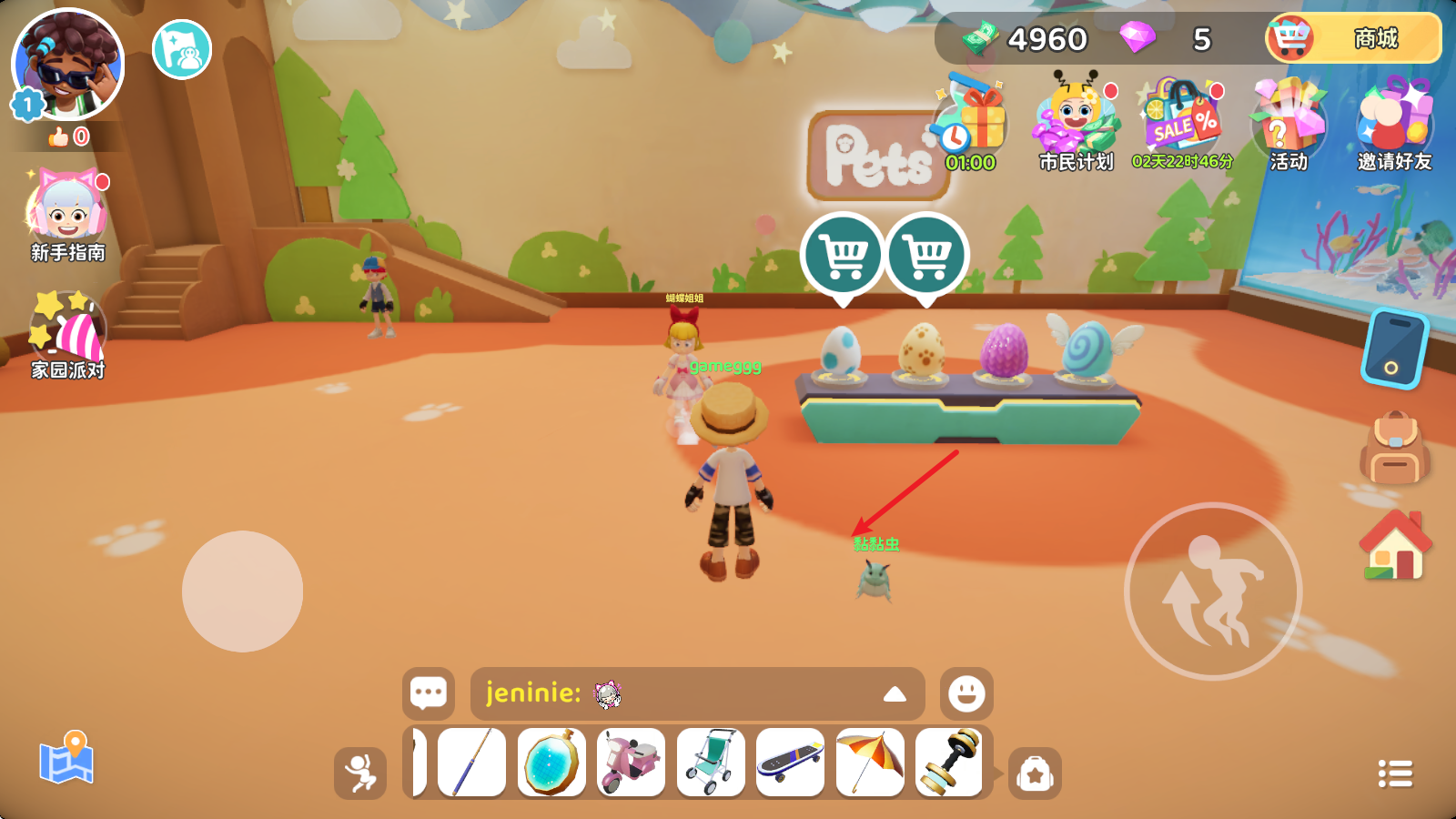Tap the jump action button
This screenshot has width=1456, height=819.
coord(1213,591)
